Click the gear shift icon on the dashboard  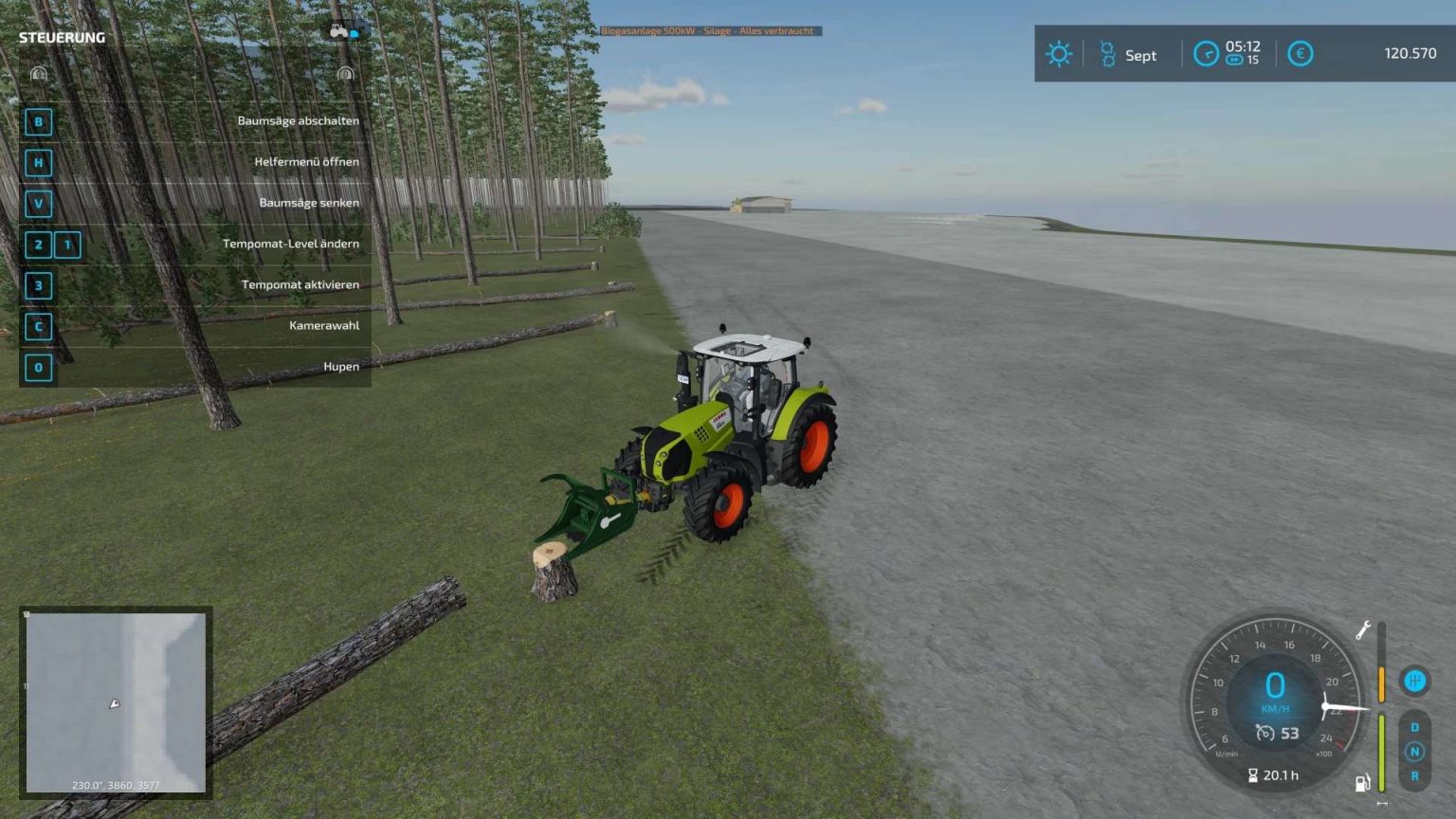coord(1413,682)
